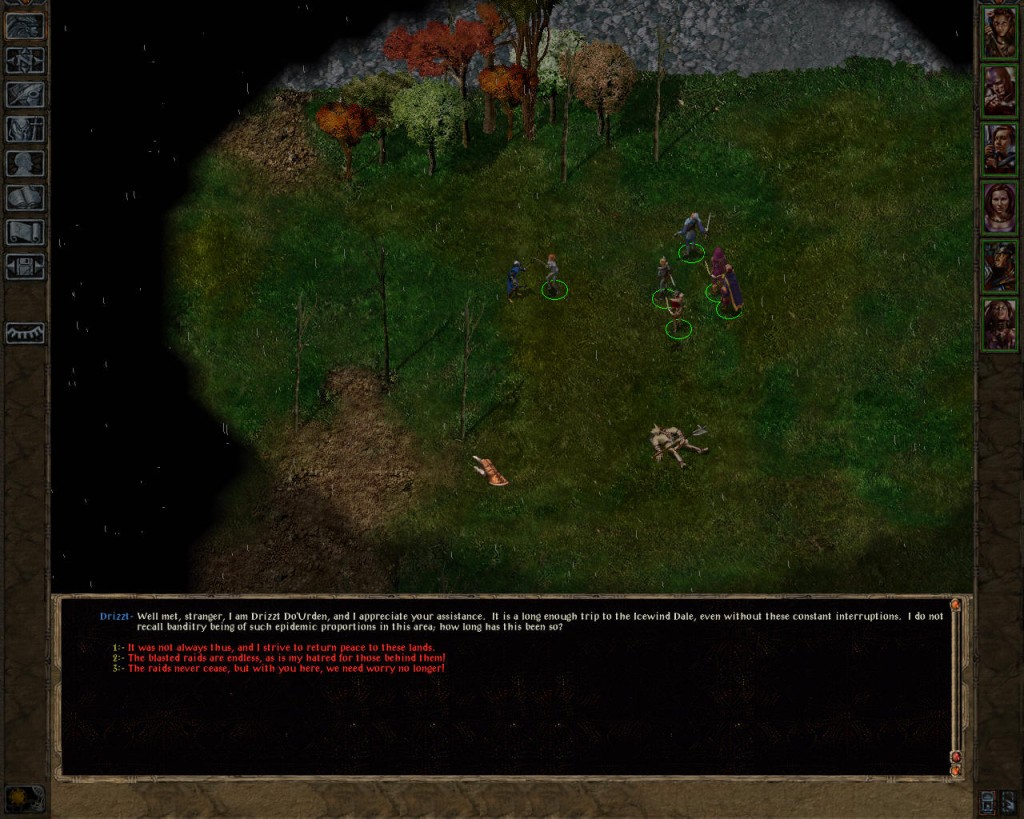Open the options menu floppy disk icon
This screenshot has width=1024, height=819.
click(25, 267)
